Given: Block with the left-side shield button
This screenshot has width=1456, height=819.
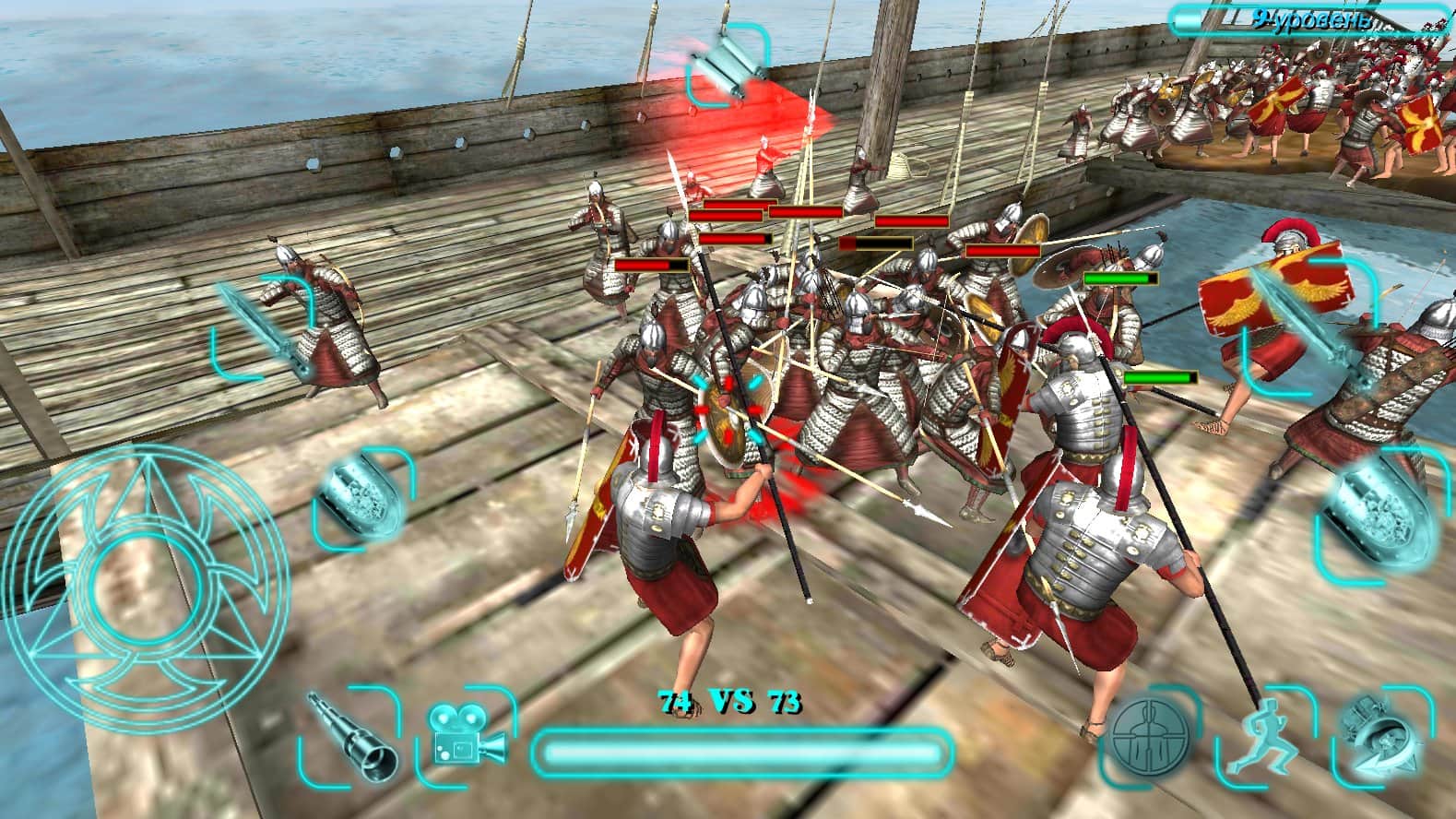Looking at the screenshot, I should (363, 497).
